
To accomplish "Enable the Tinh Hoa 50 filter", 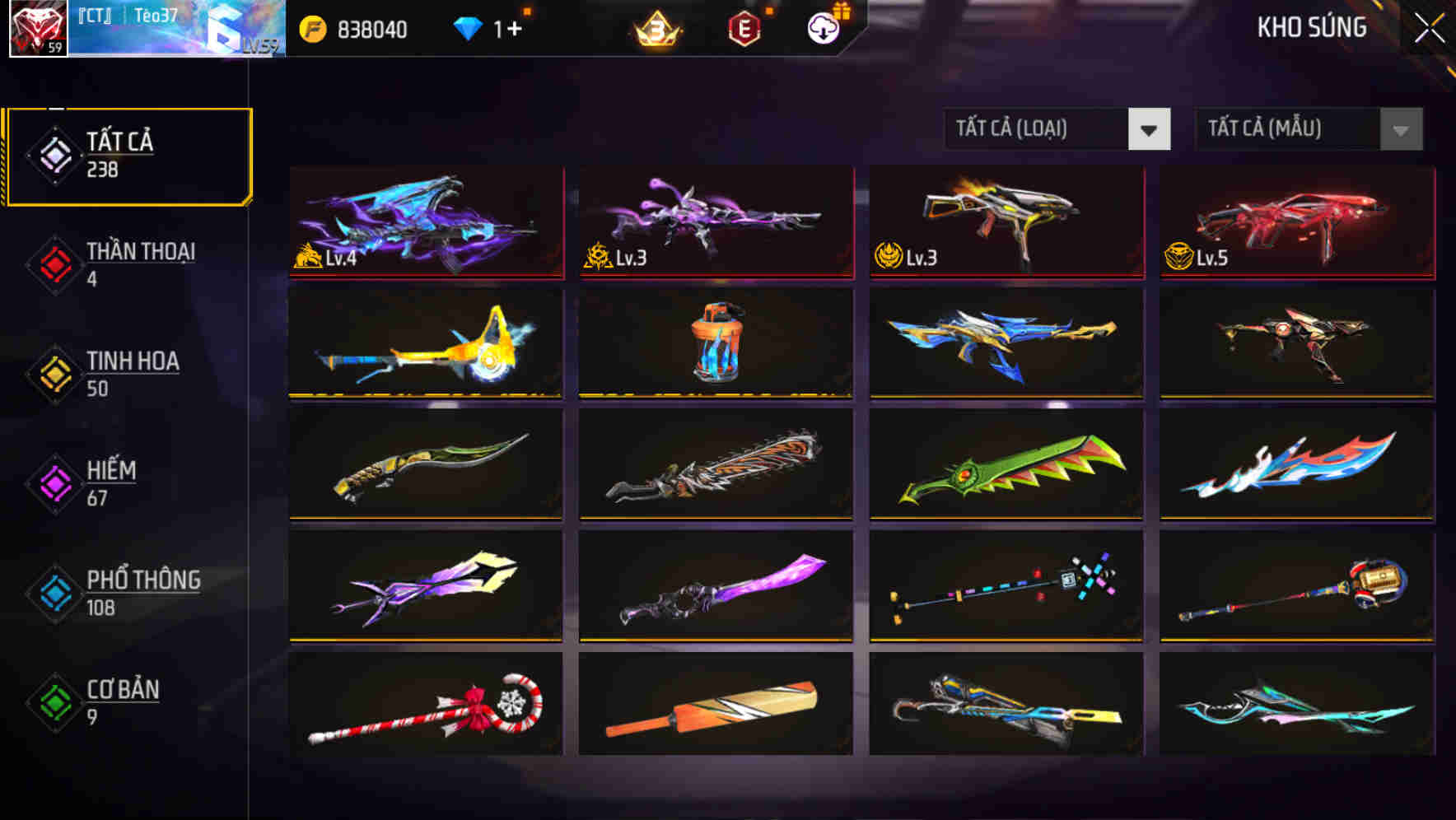I will (x=124, y=373).
